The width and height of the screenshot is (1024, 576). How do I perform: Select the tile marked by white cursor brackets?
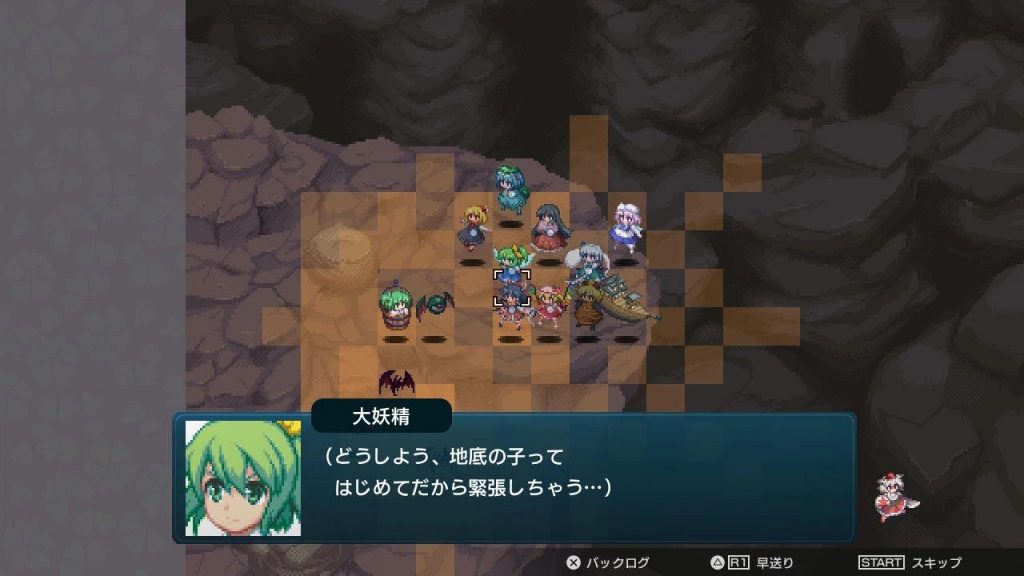511,287
